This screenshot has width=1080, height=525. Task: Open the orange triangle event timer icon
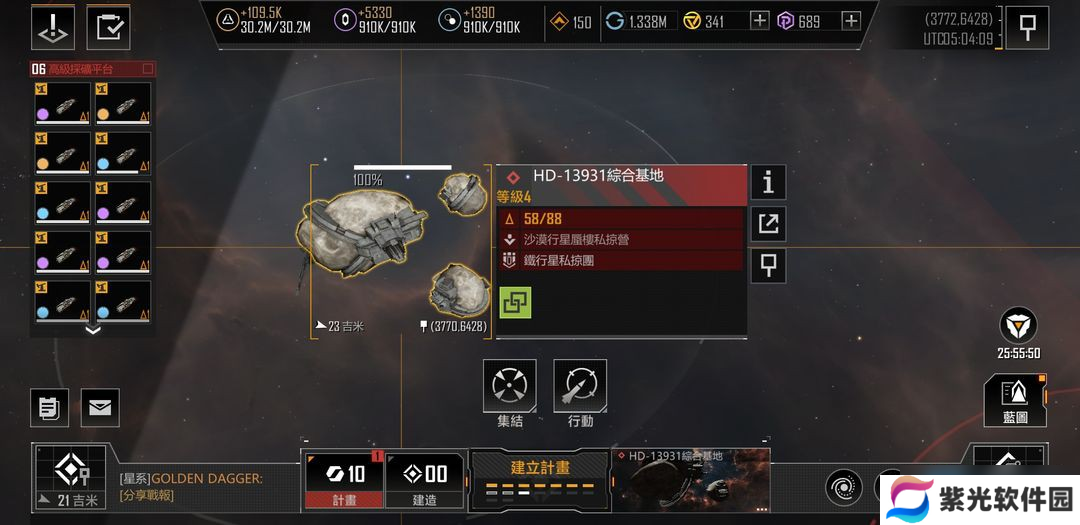tap(1018, 326)
